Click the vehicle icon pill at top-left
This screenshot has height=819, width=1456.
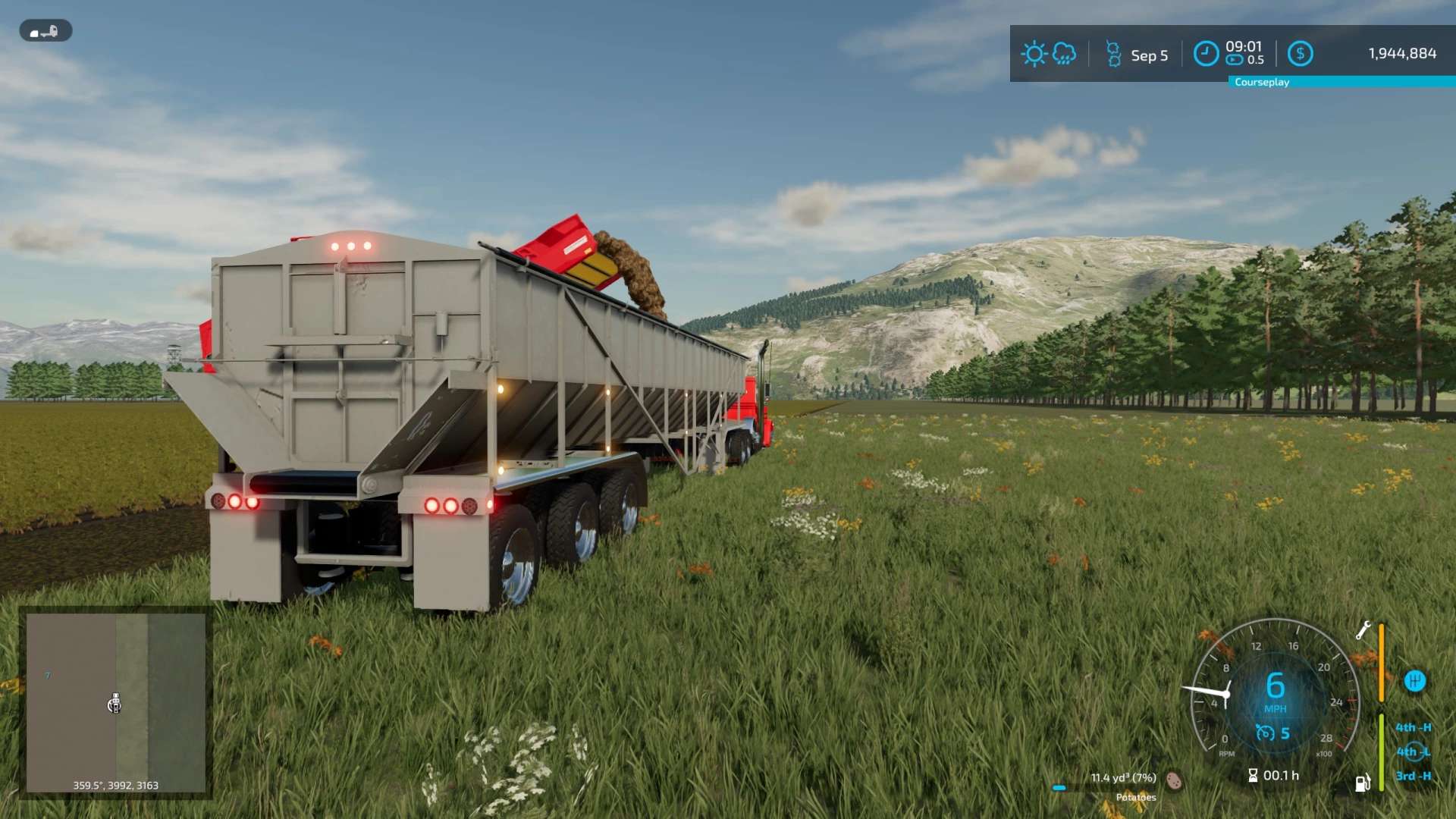(x=45, y=31)
